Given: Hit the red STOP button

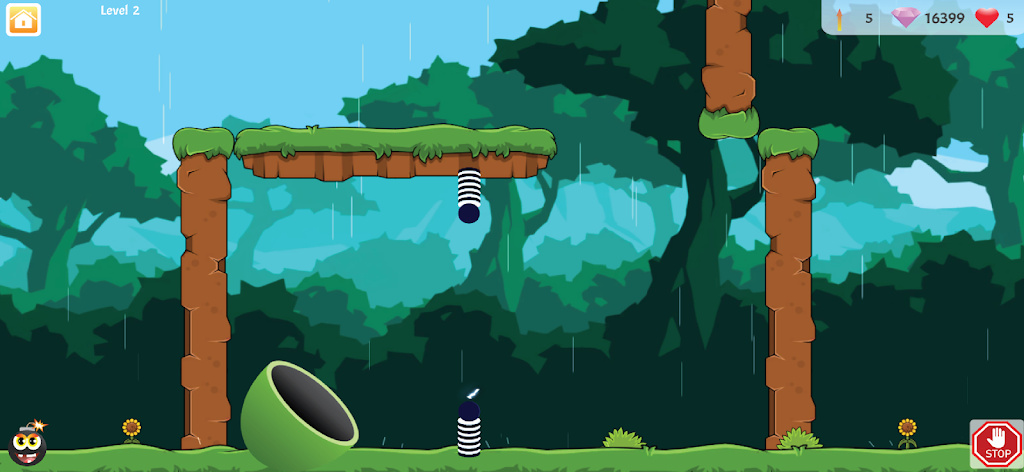Looking at the screenshot, I should [x=996, y=443].
